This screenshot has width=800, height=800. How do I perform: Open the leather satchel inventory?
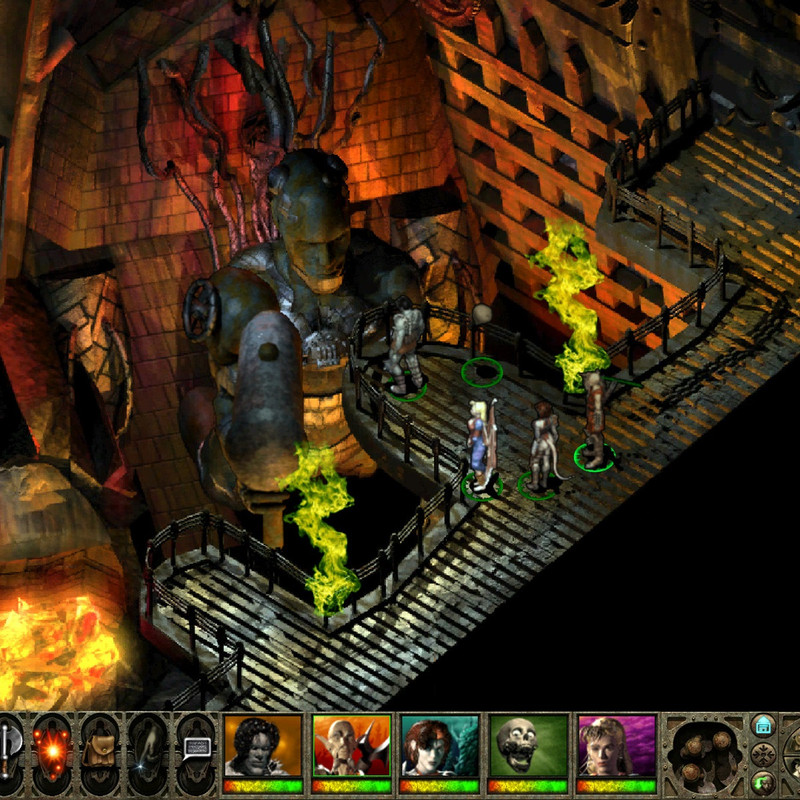(x=101, y=748)
